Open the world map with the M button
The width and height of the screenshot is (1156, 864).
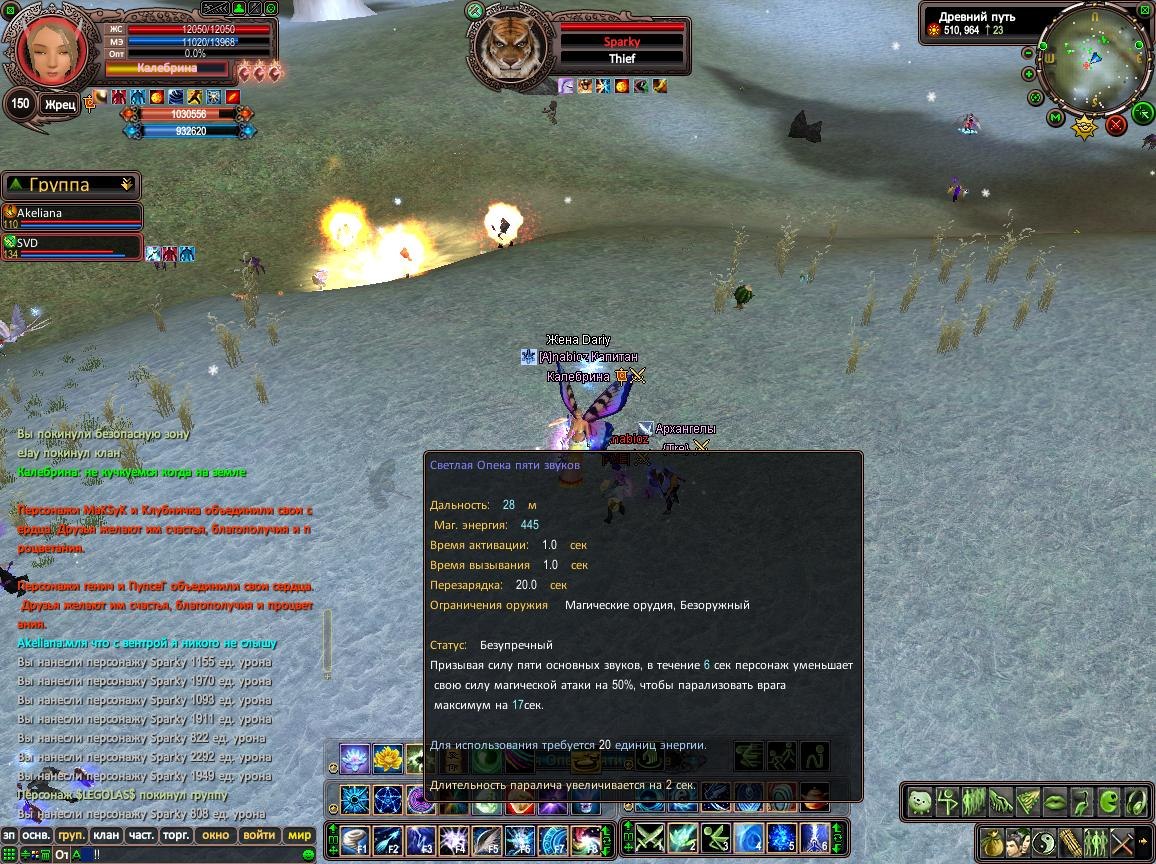point(1055,118)
